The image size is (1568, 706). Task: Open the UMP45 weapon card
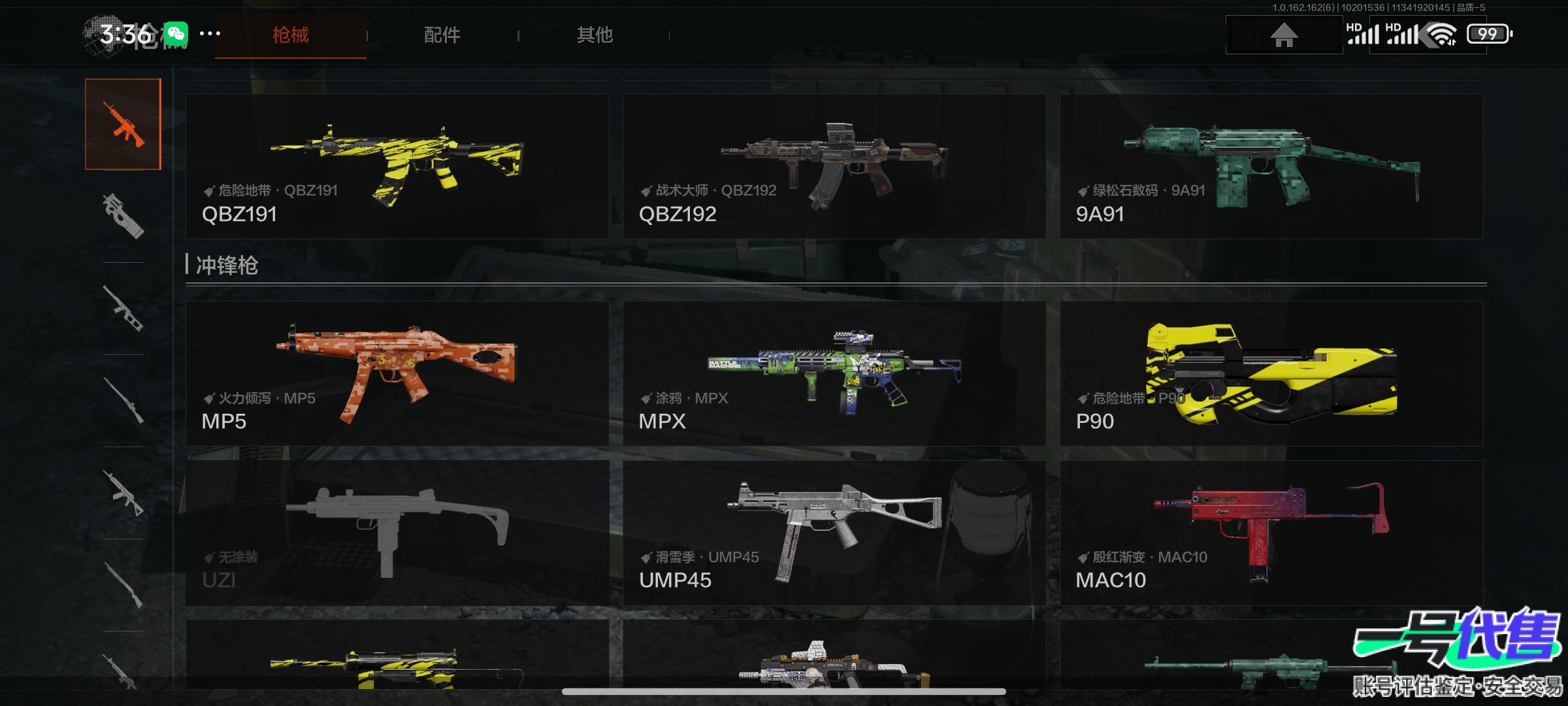[834, 533]
